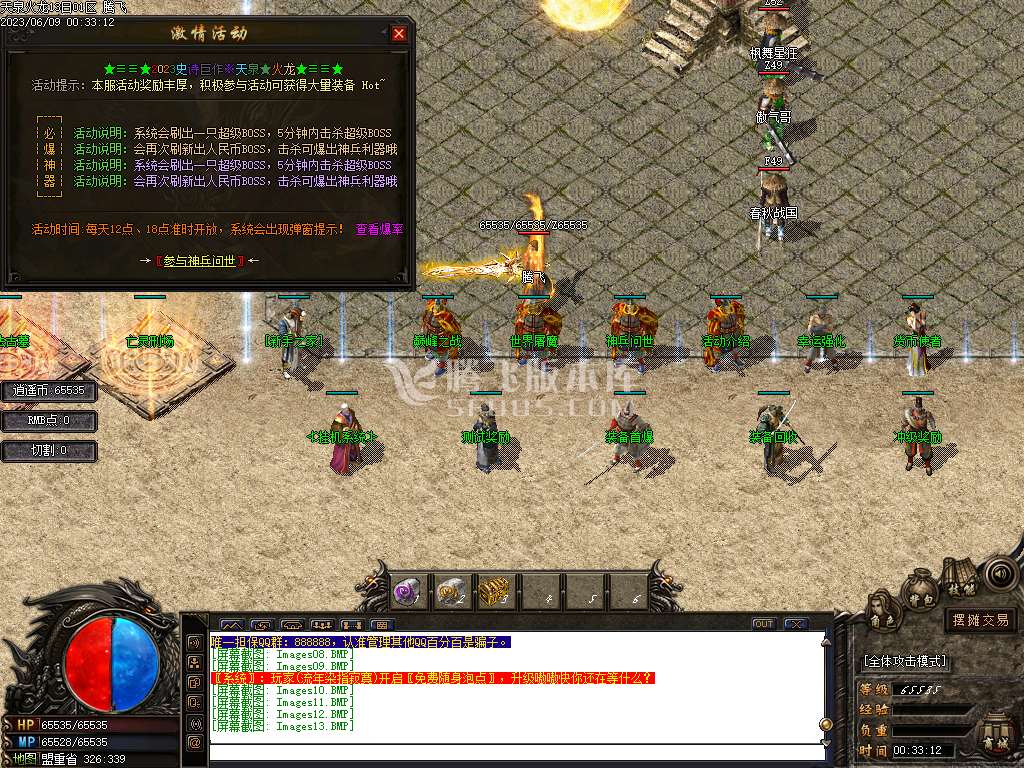Screen dimensions: 1024x768
Task: Open the golden treasure chest in hotbar slot 3
Action: point(494,592)
